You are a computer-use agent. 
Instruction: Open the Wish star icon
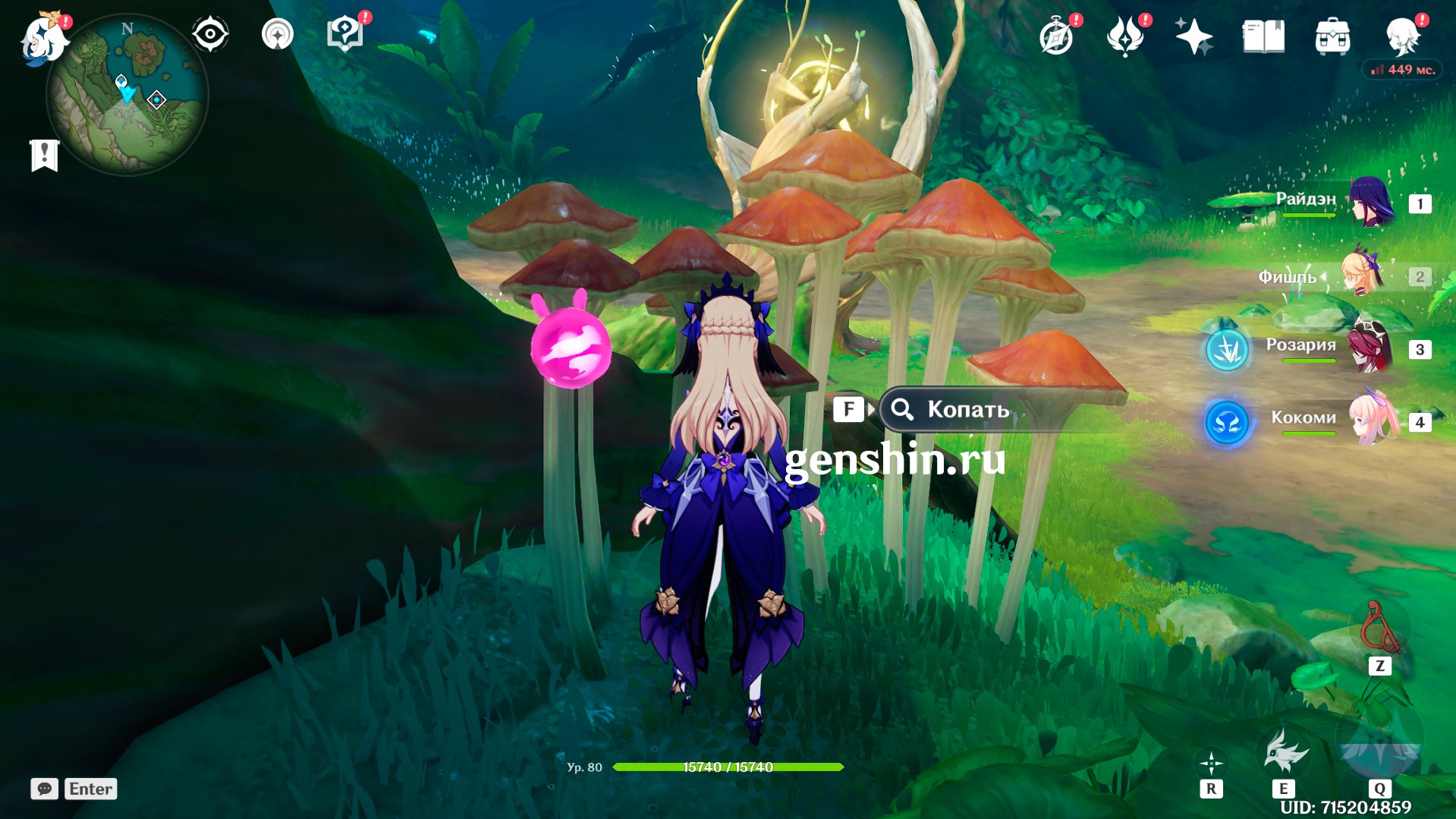(x=1193, y=36)
